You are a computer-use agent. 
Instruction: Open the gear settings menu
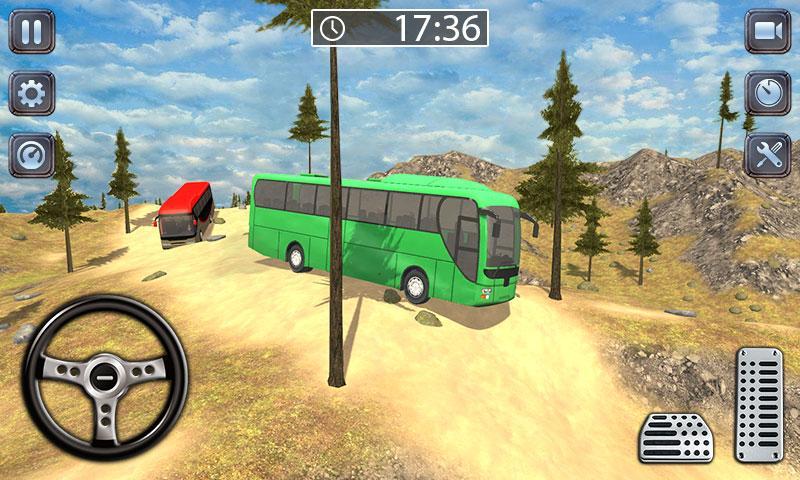click(x=32, y=93)
